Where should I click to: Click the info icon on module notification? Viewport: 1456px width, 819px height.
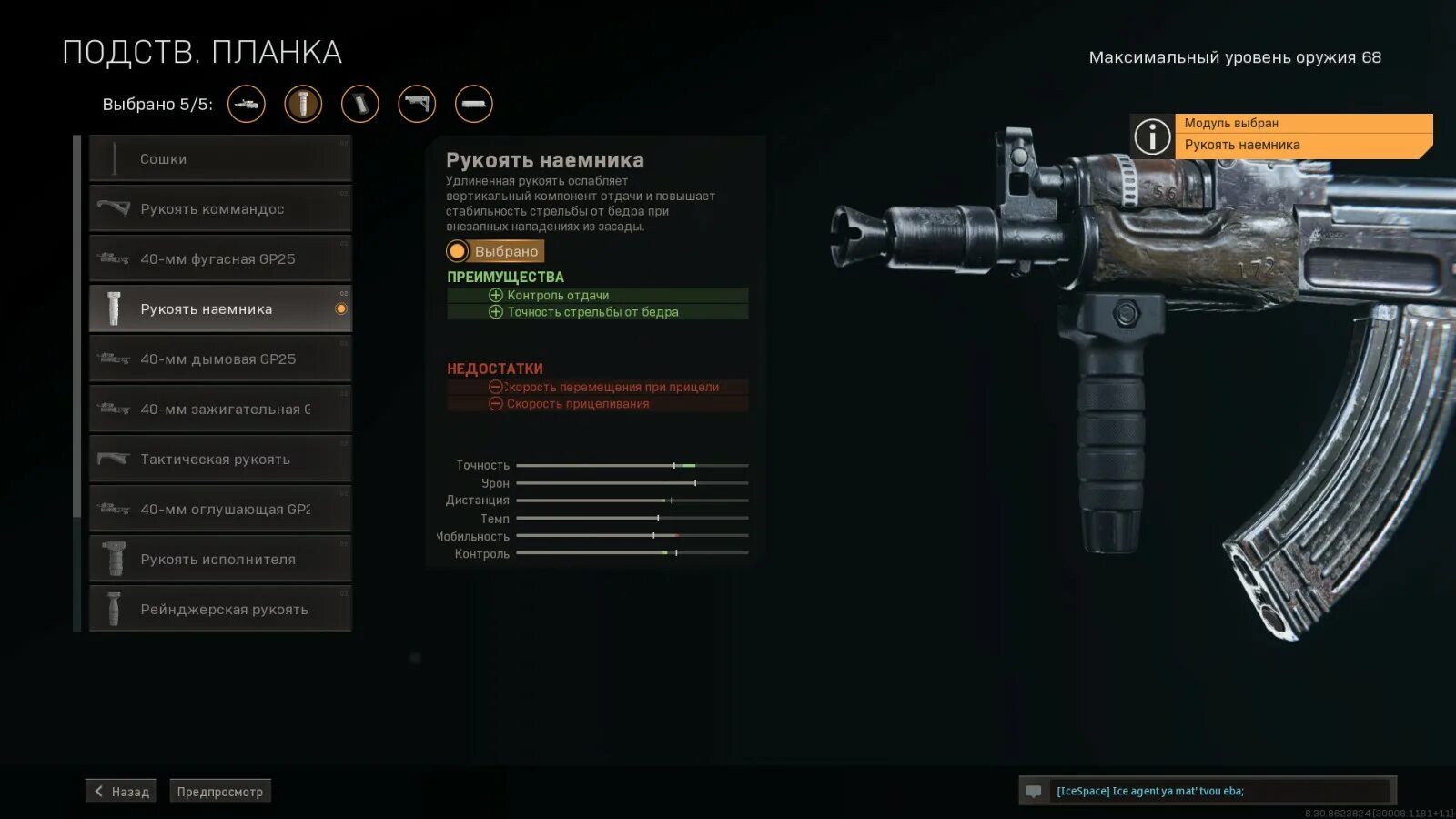pos(1152,136)
